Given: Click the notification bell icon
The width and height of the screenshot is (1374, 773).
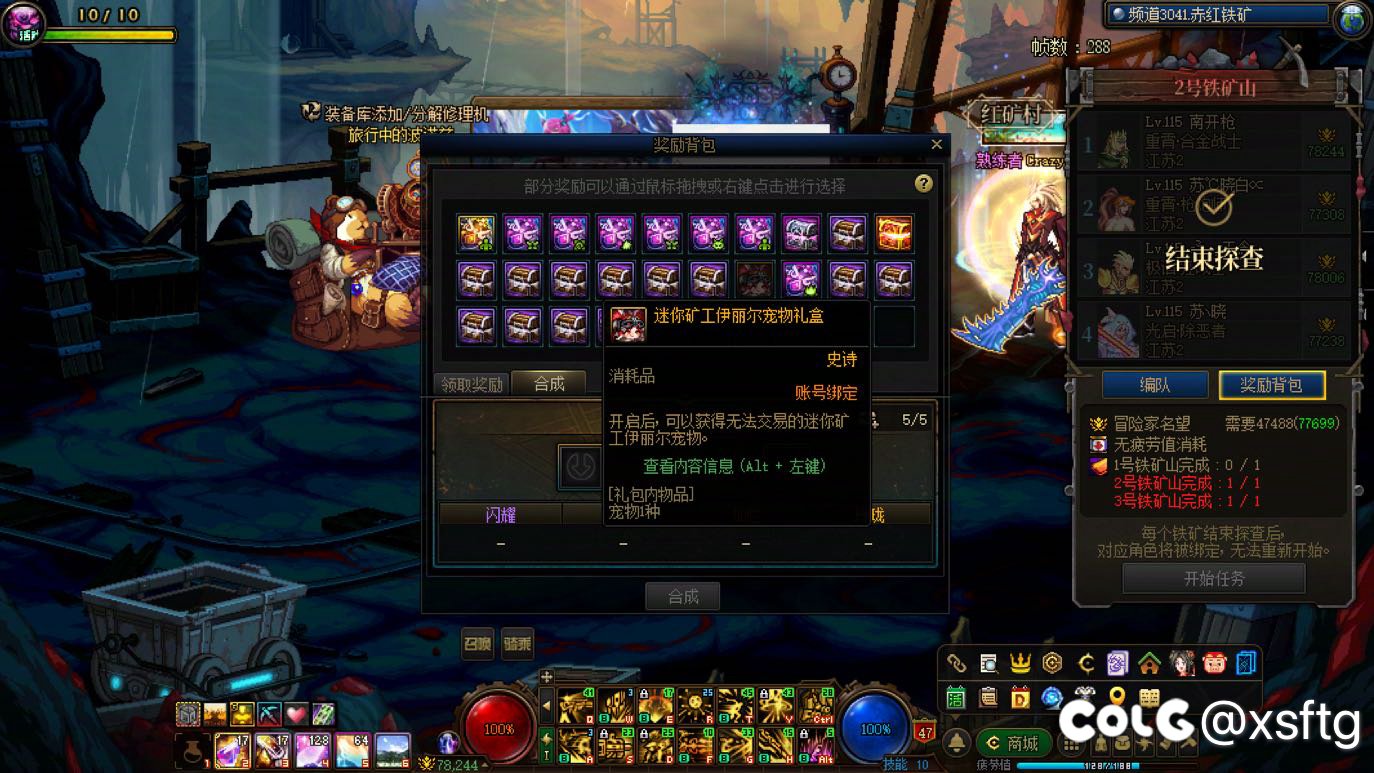Looking at the screenshot, I should tap(957, 743).
